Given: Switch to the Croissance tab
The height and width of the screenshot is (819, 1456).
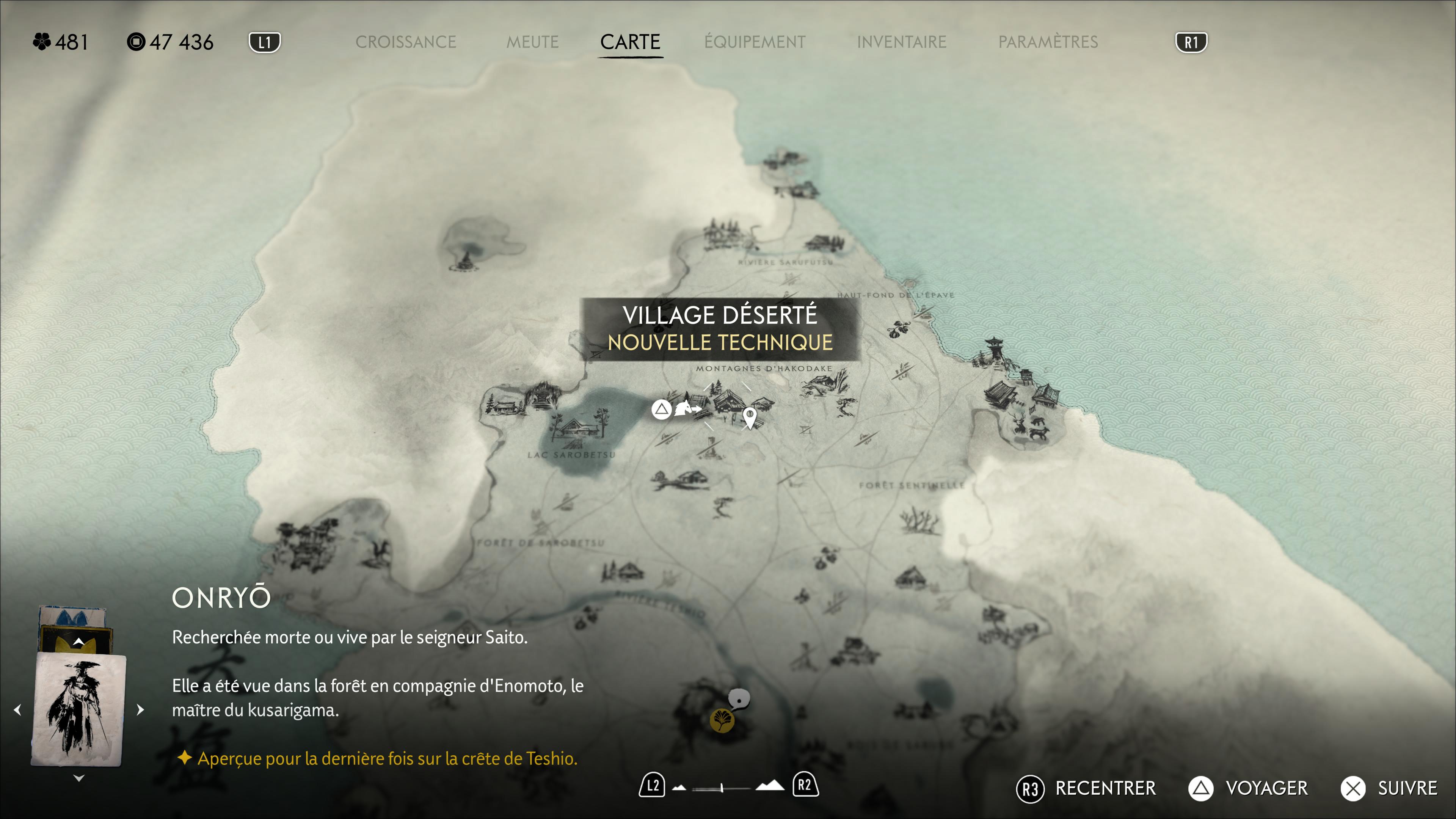Looking at the screenshot, I should pyautogui.click(x=405, y=42).
